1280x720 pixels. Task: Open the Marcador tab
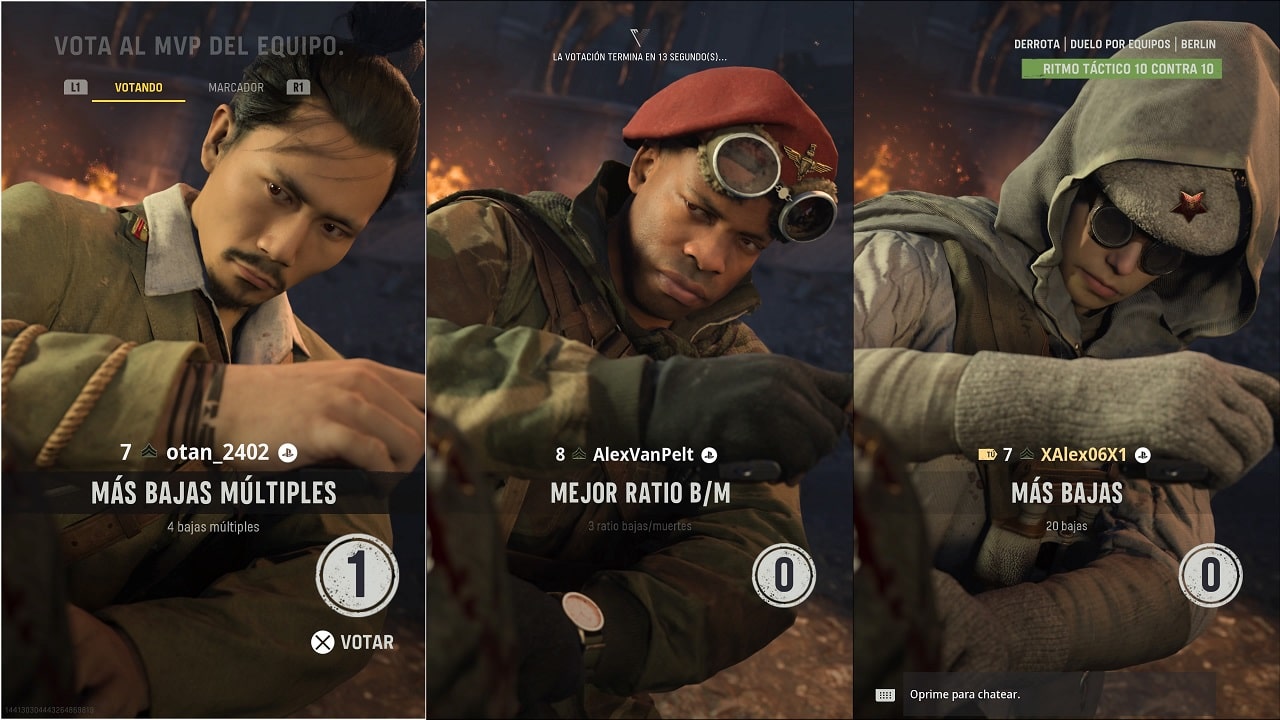point(236,88)
